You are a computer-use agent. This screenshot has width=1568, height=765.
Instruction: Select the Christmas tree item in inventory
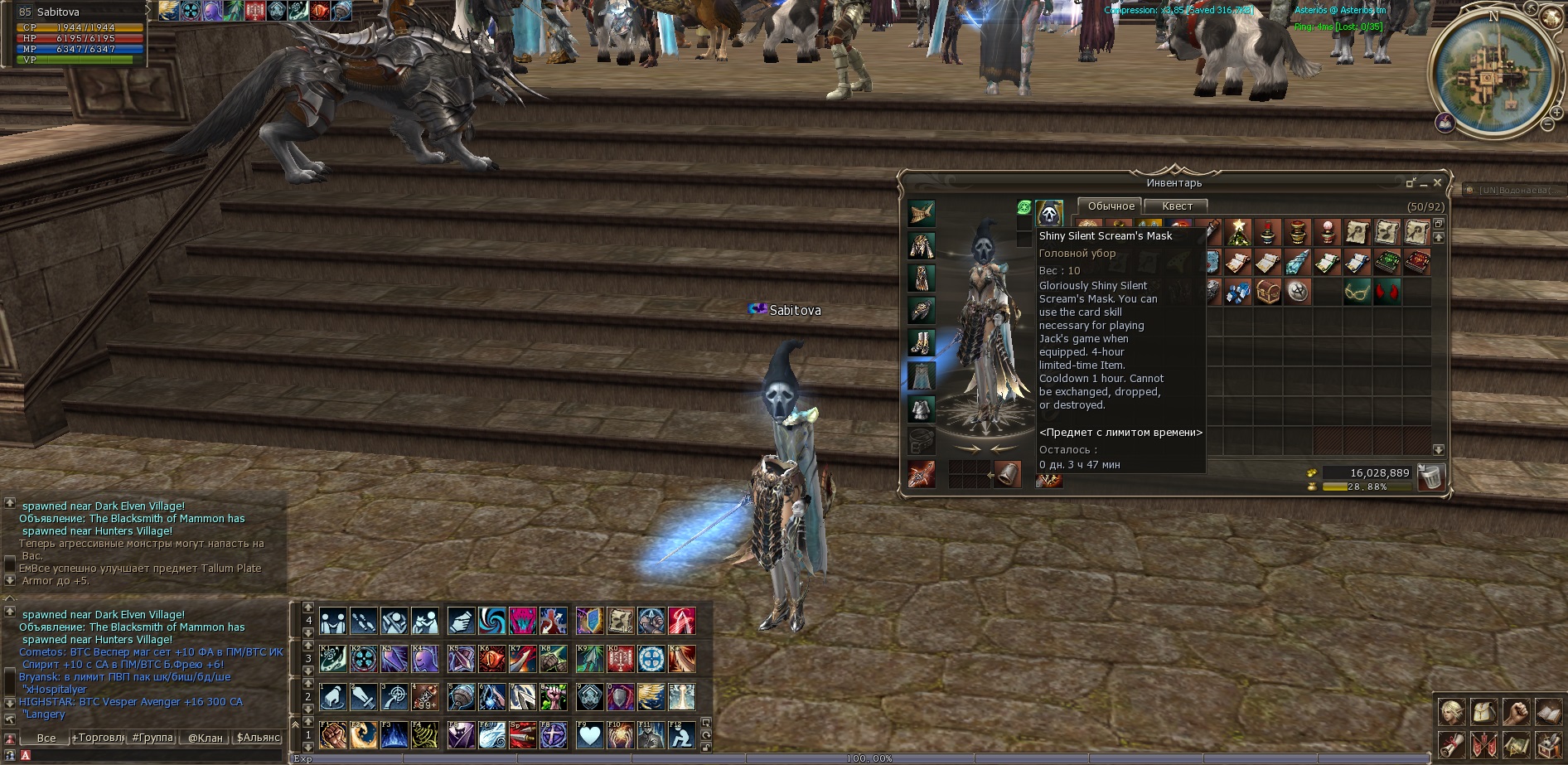(1238, 233)
